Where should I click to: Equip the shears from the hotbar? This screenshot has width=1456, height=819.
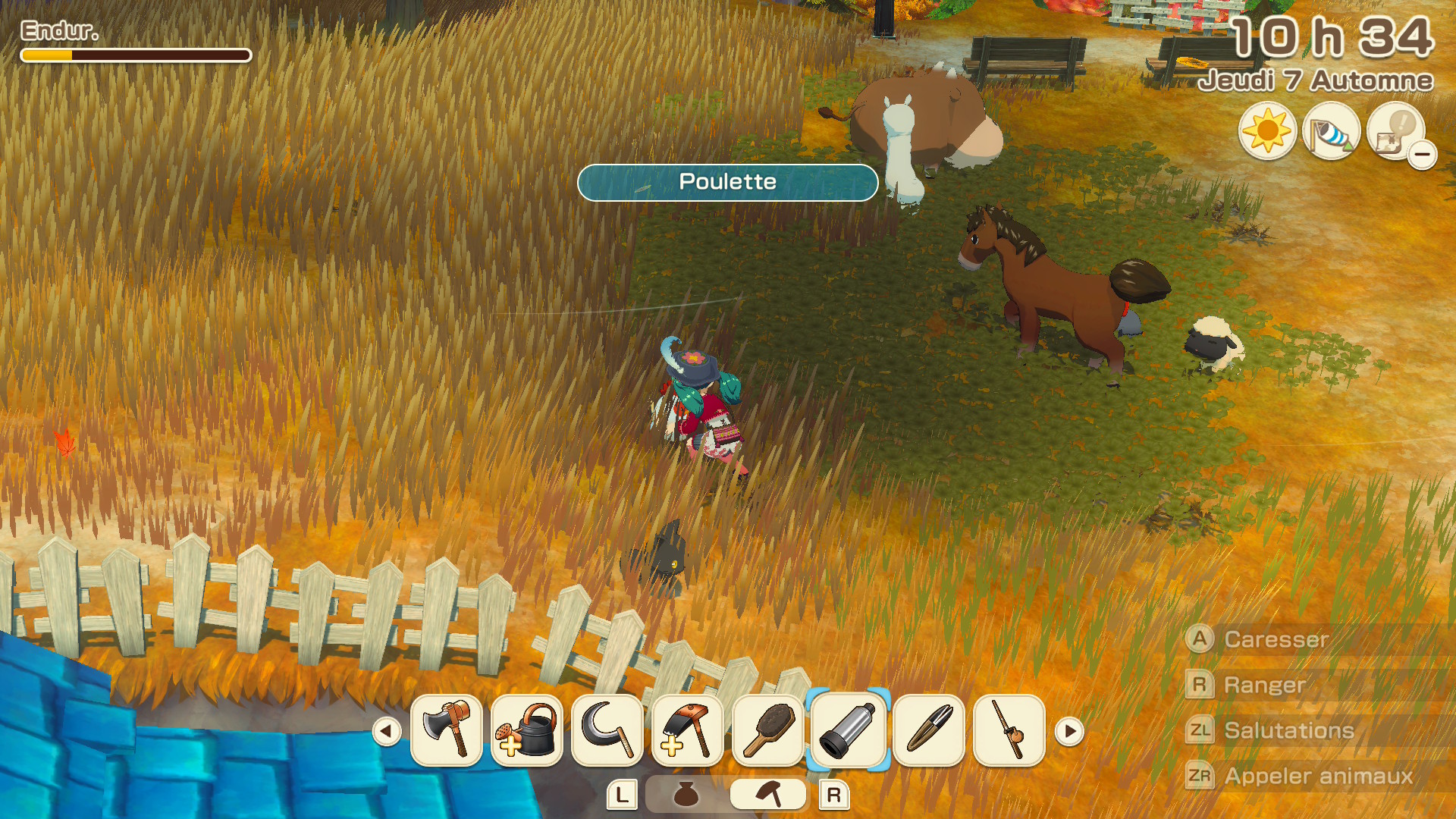point(929,730)
